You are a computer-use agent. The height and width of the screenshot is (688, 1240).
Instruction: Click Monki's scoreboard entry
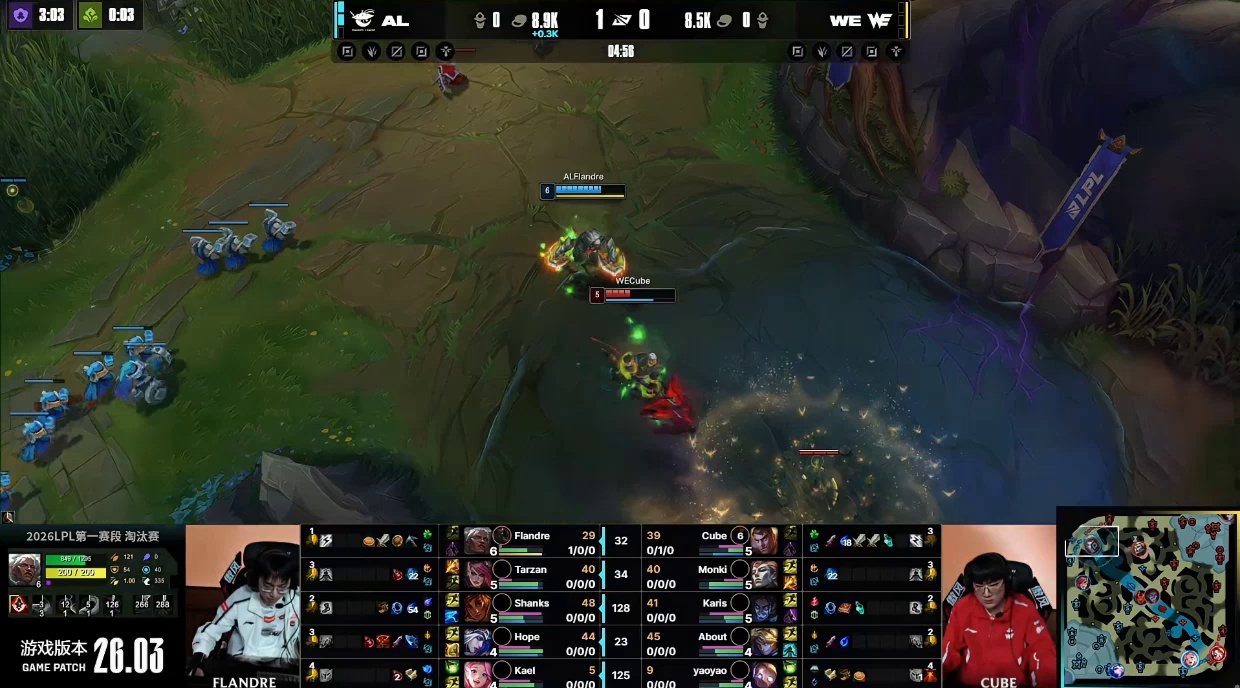(712, 575)
